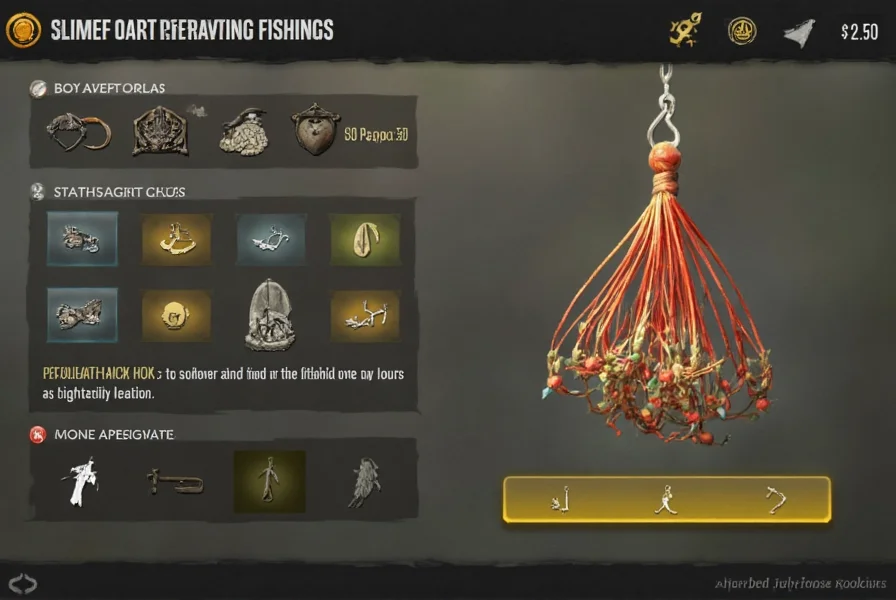Select the curved hook and ring item
Image resolution: width=896 pixels, height=600 pixels.
click(77, 132)
